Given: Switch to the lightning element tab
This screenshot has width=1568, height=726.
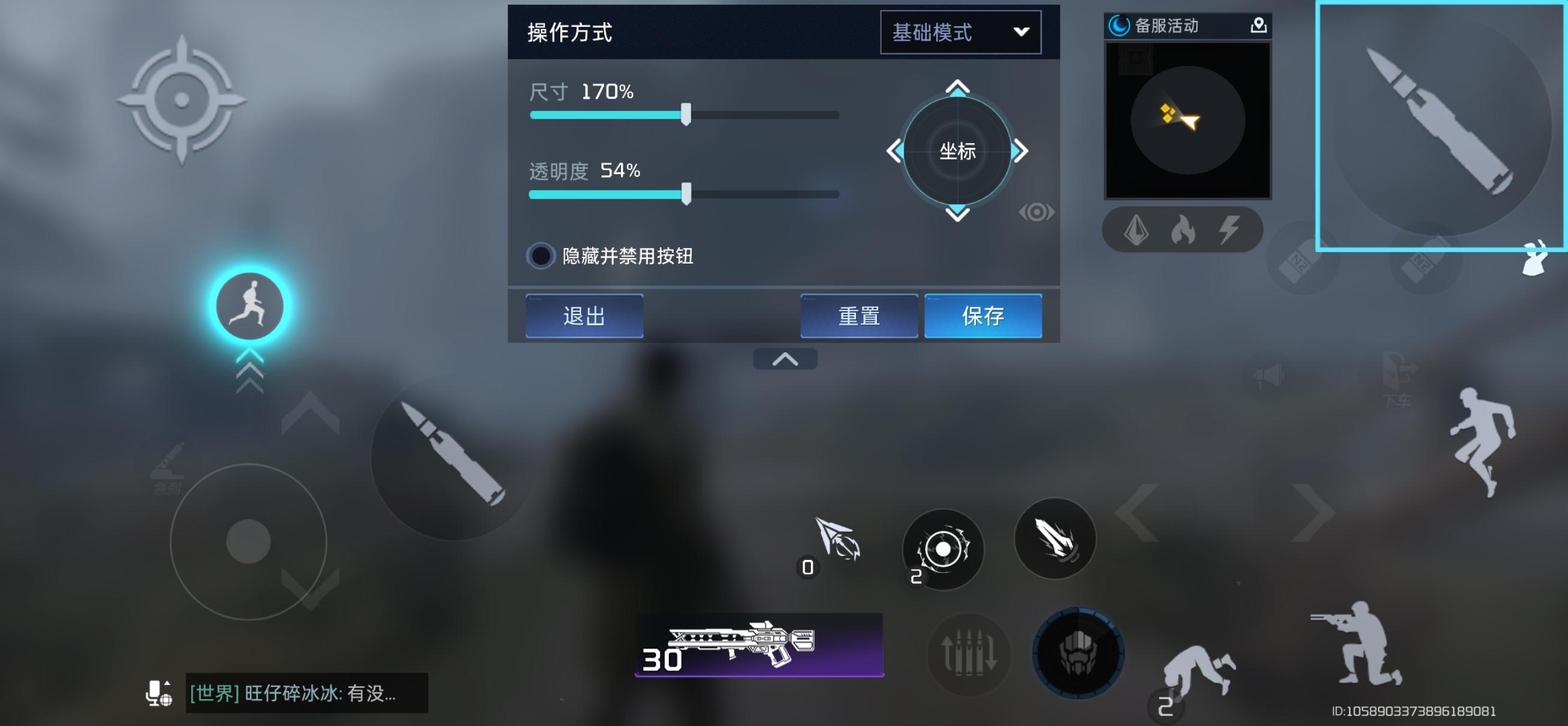Looking at the screenshot, I should click(x=1229, y=229).
